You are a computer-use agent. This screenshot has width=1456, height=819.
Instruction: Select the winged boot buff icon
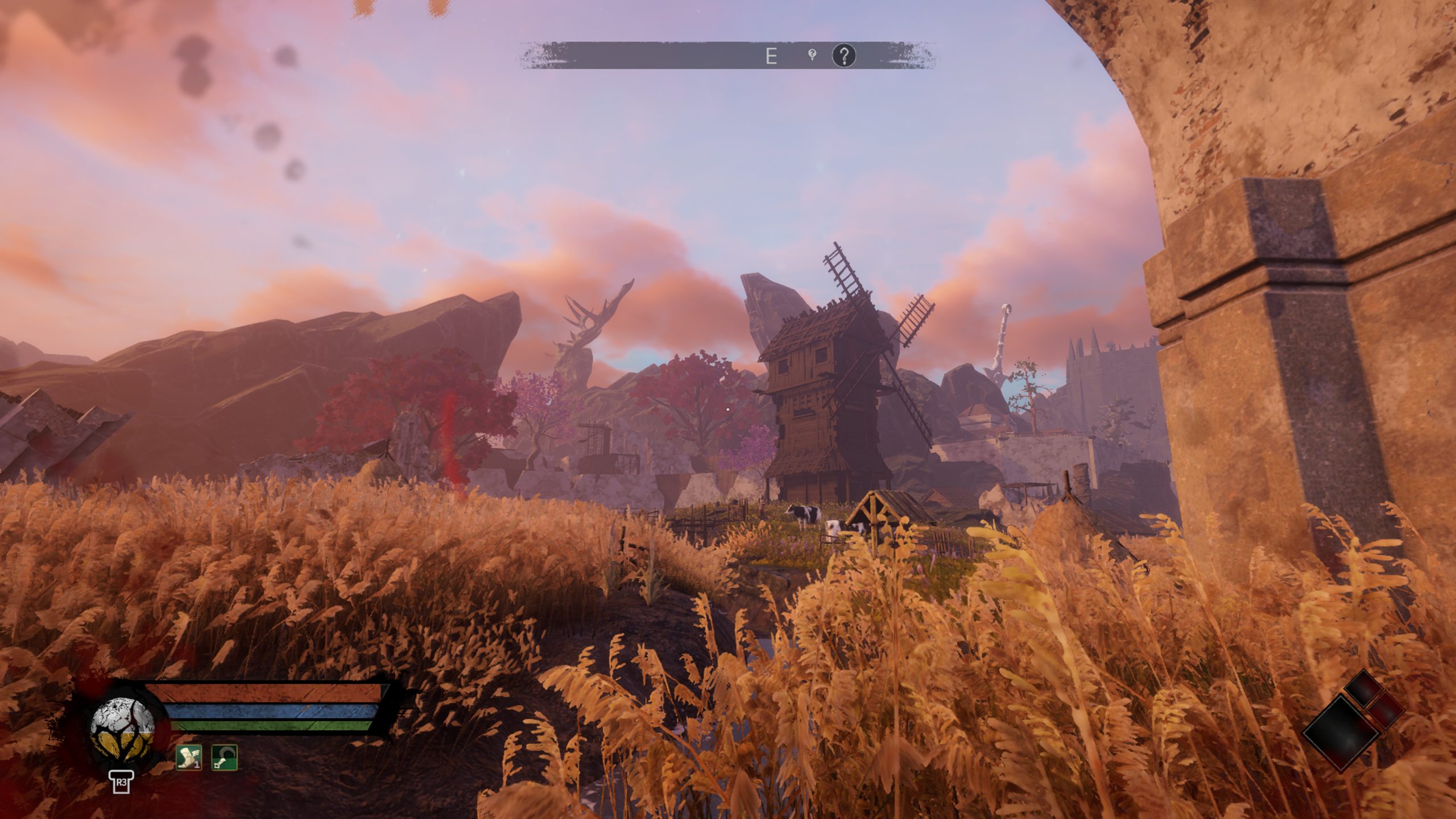pyautogui.click(x=188, y=758)
